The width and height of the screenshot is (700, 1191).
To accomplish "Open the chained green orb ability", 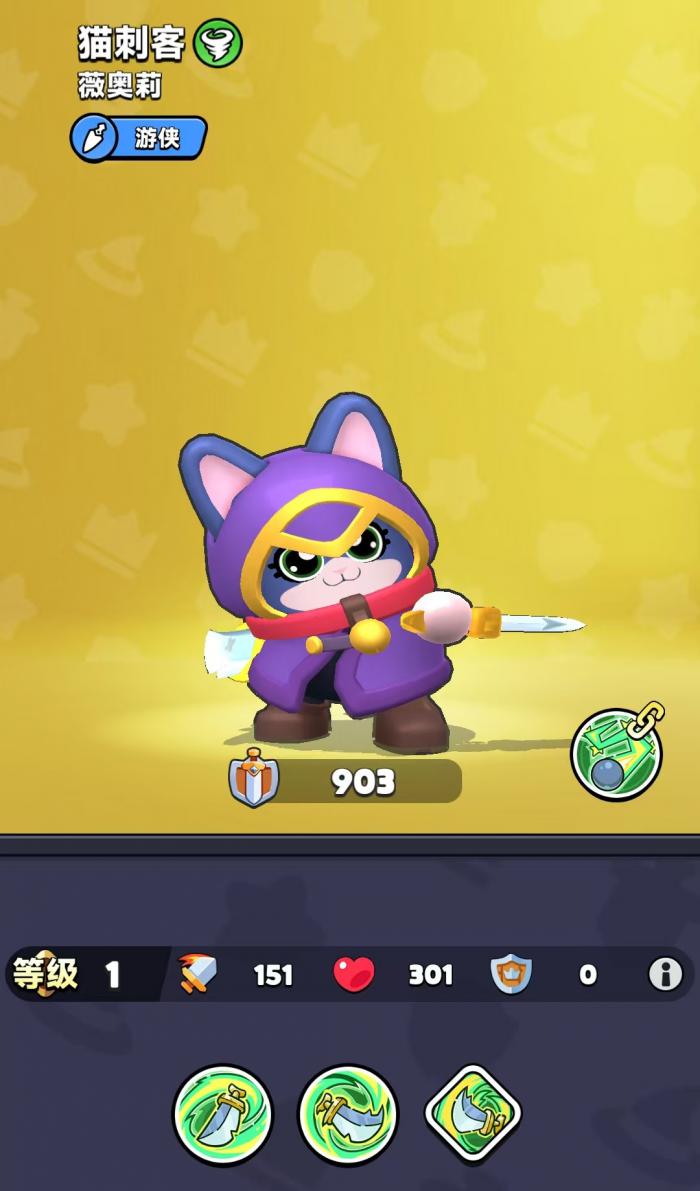I will click(616, 755).
